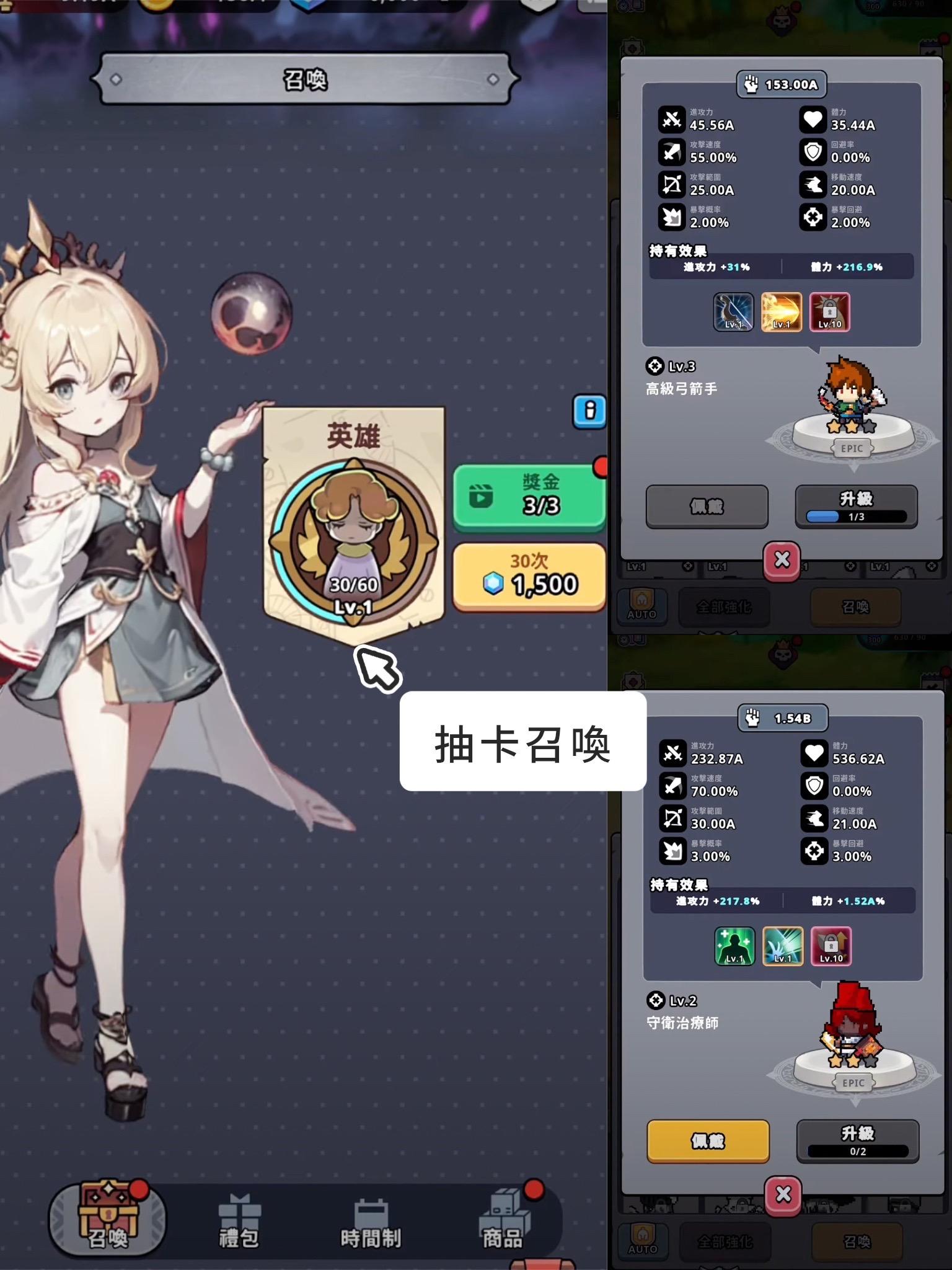
Task: Switch to the 禮包 tab
Action: 239,1220
